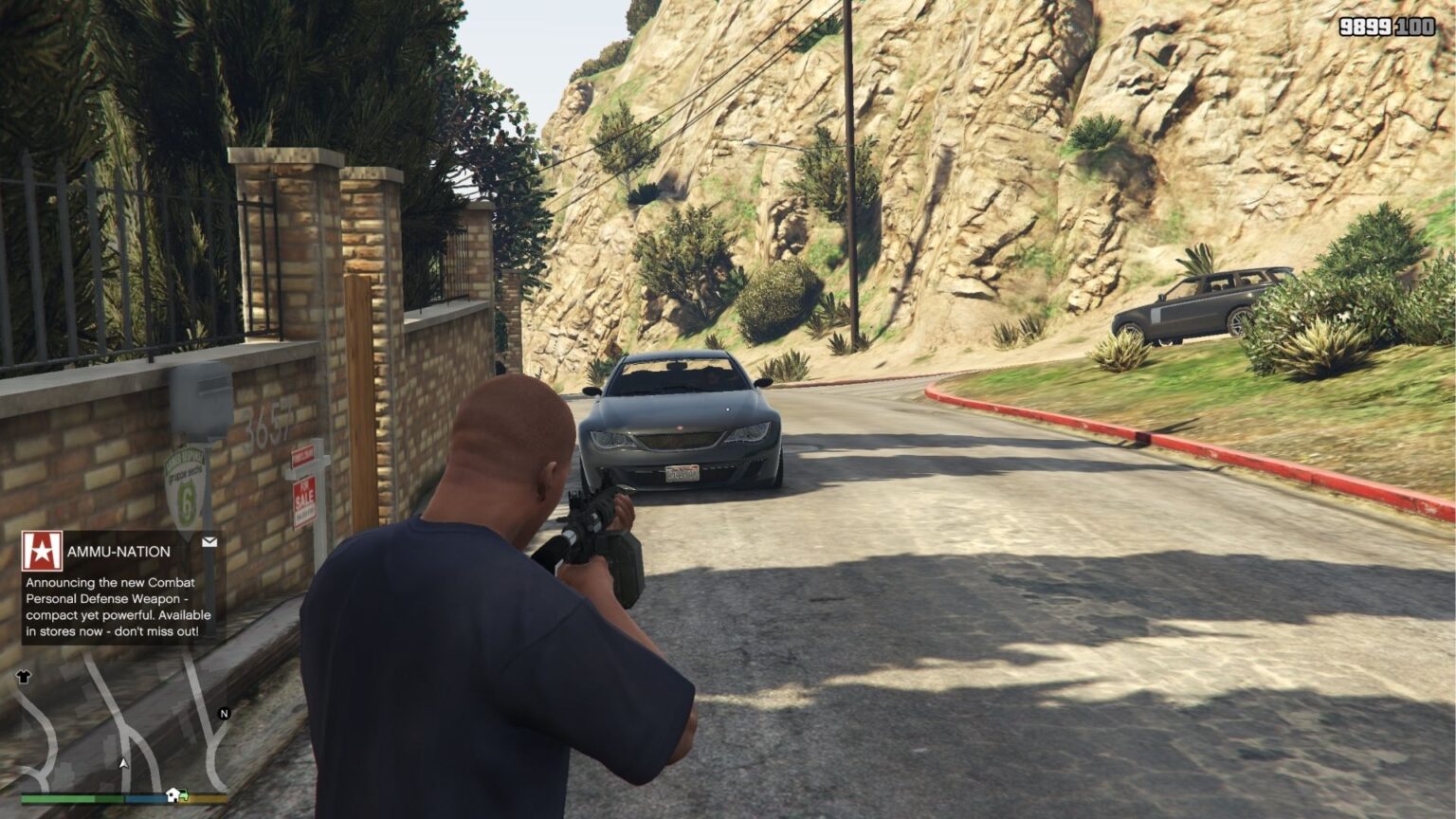The width and height of the screenshot is (1456, 819).
Task: Click the black N compass marker on the minimap
Action: coord(223,713)
